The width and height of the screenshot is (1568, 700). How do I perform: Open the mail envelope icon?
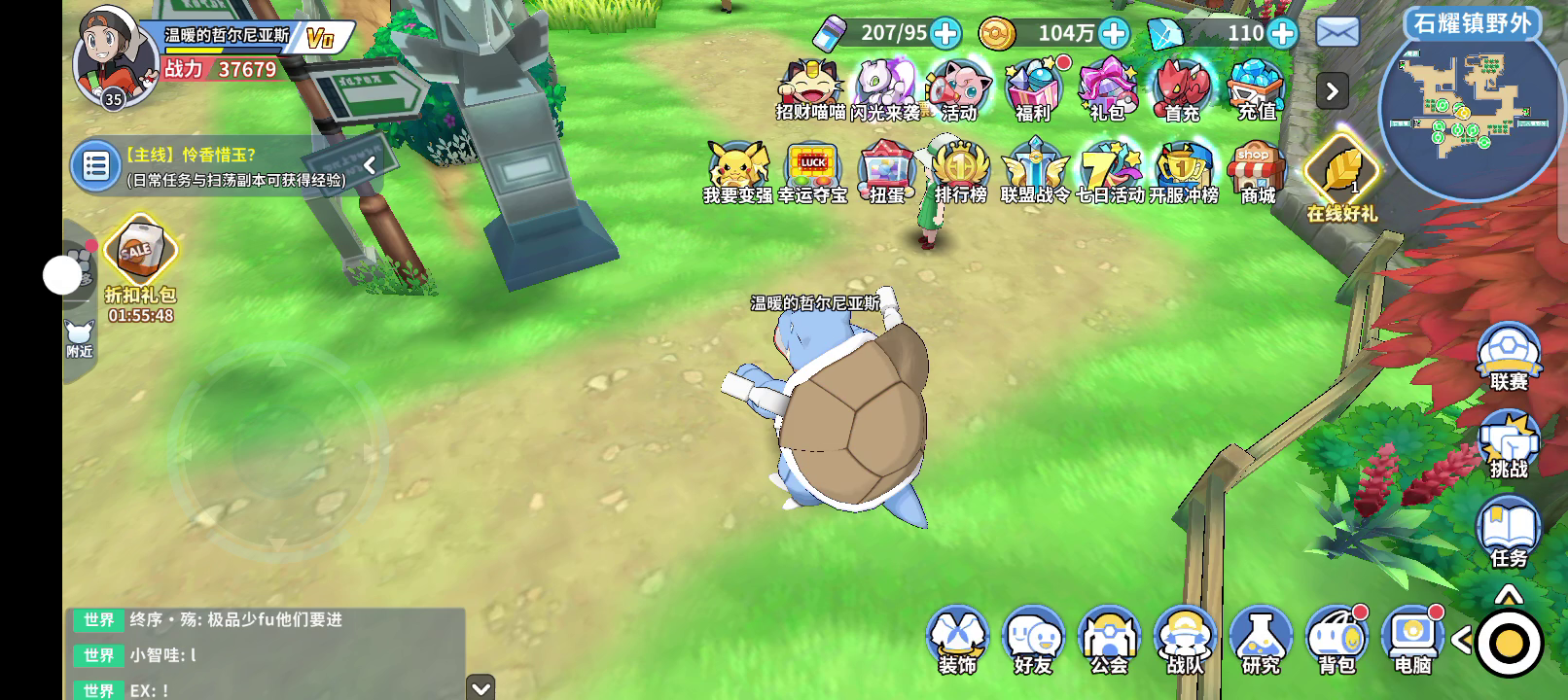point(1337,33)
